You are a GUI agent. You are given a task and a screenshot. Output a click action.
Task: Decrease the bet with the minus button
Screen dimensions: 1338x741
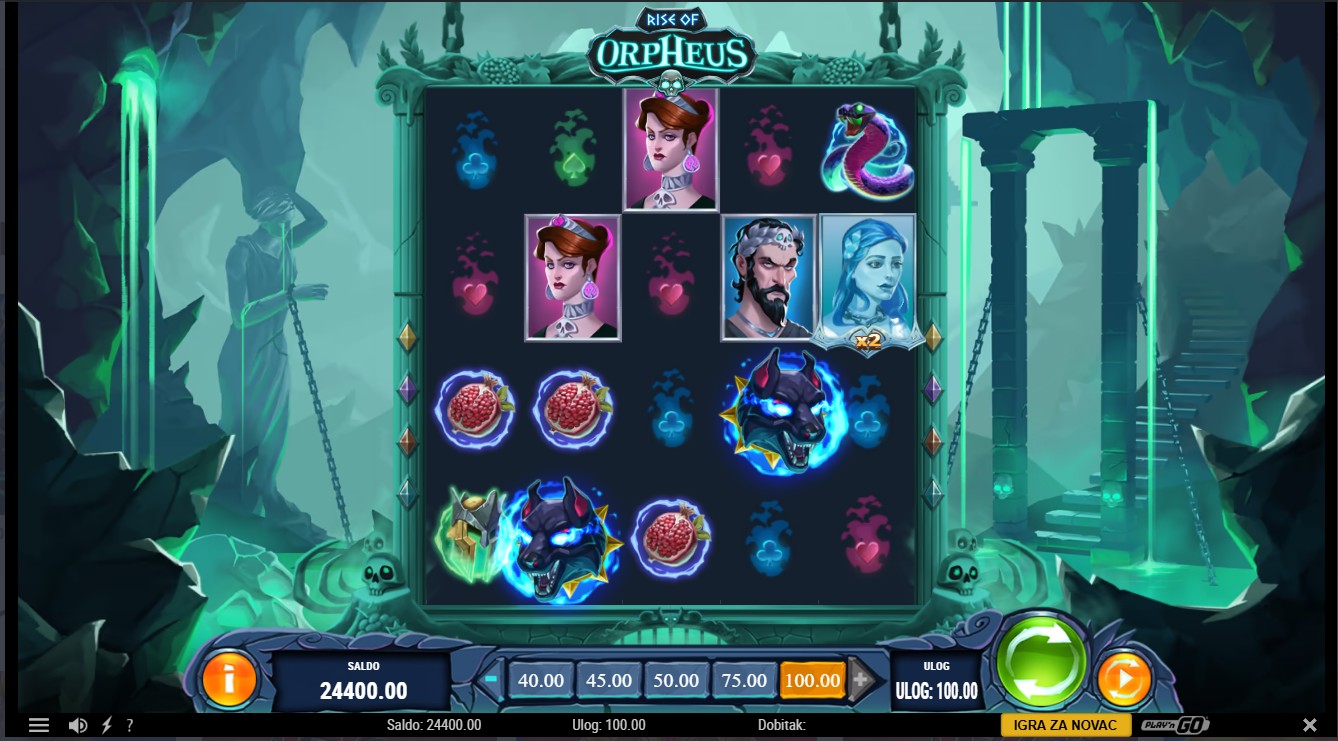pyautogui.click(x=491, y=679)
